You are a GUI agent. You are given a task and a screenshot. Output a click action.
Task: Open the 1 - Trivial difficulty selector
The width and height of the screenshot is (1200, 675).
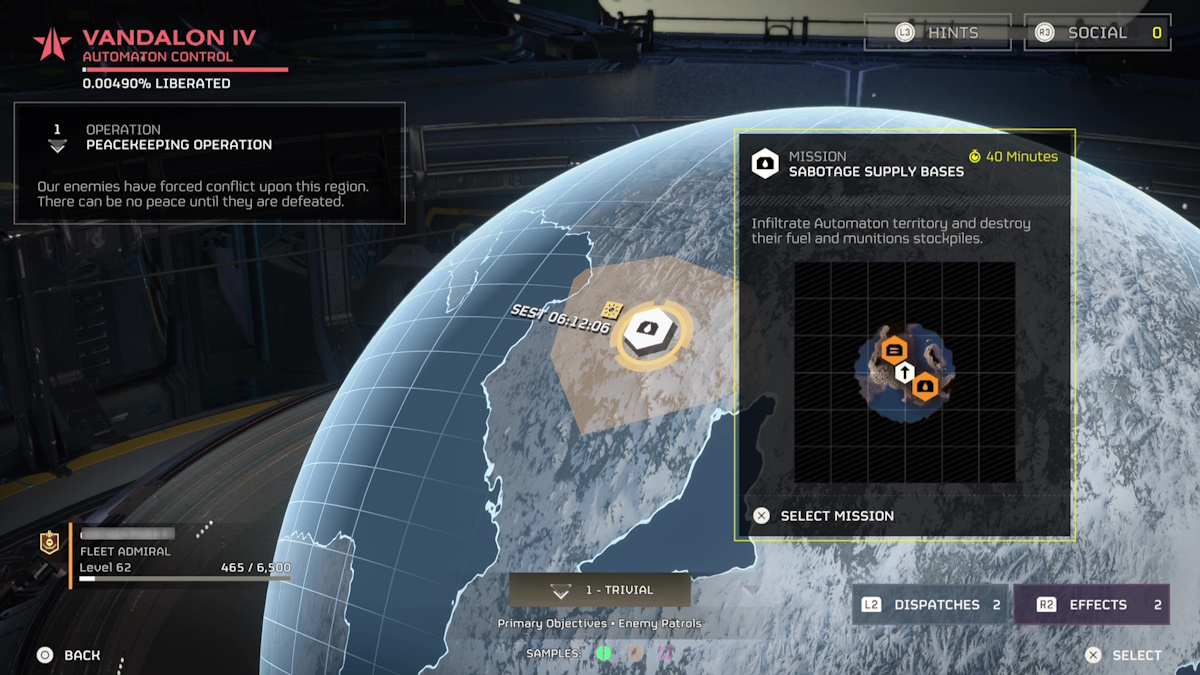[599, 590]
